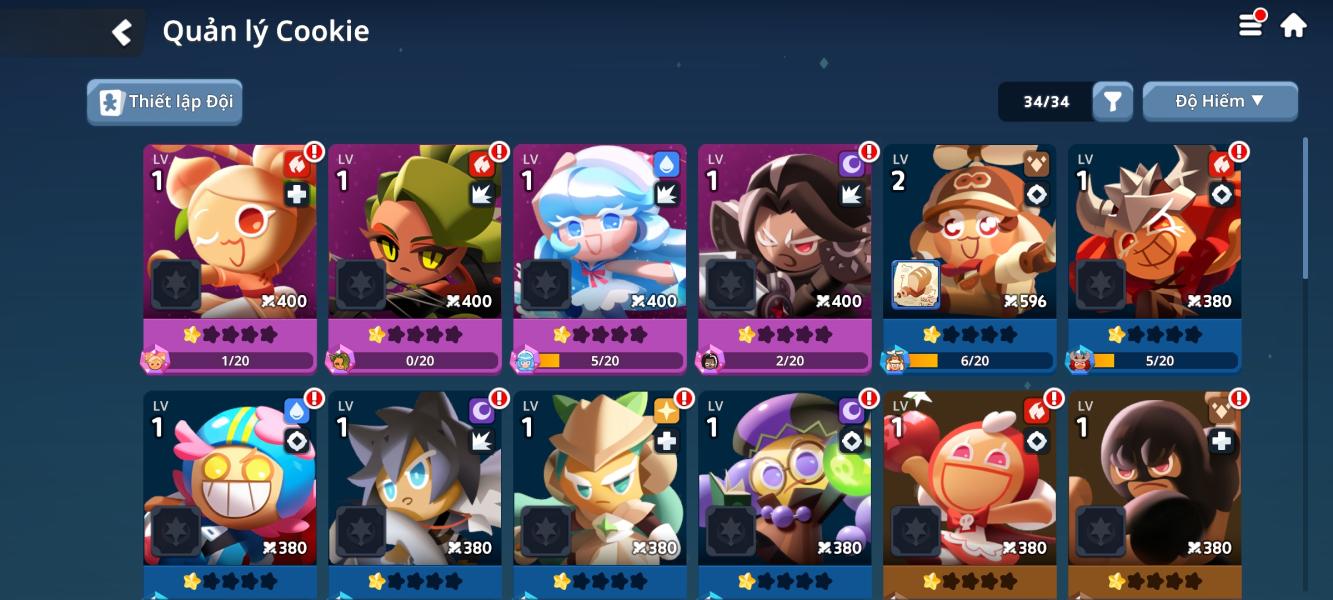The width and height of the screenshot is (1333, 600).
Task: Open the notification list menu icon
Action: (1252, 25)
